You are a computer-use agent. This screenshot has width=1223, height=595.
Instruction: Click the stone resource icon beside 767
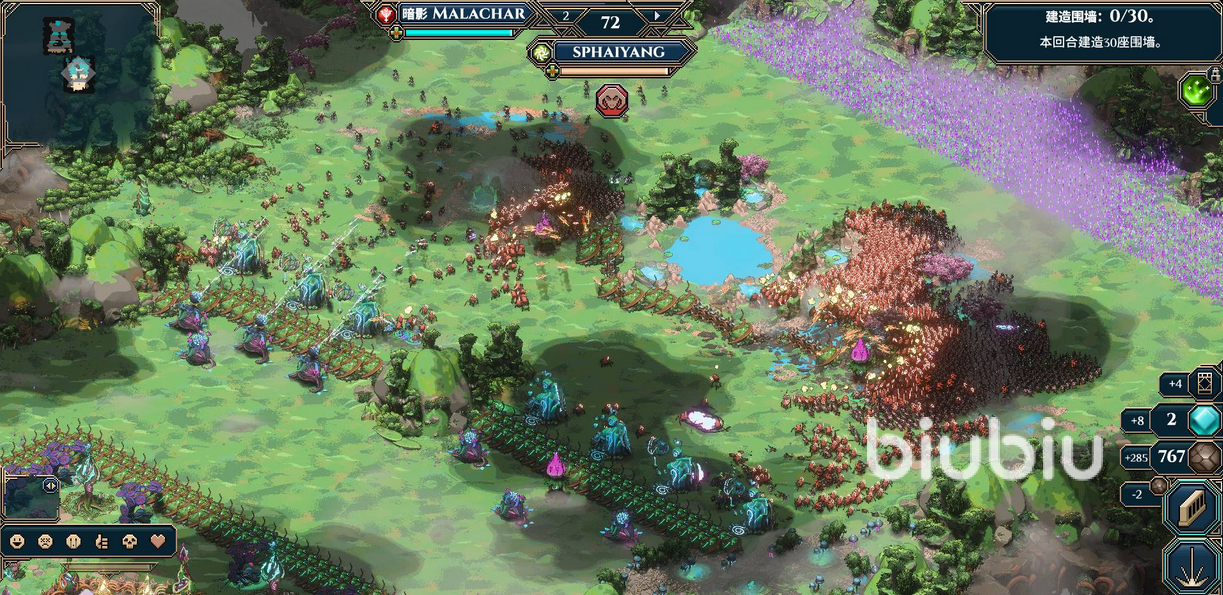[1203, 457]
